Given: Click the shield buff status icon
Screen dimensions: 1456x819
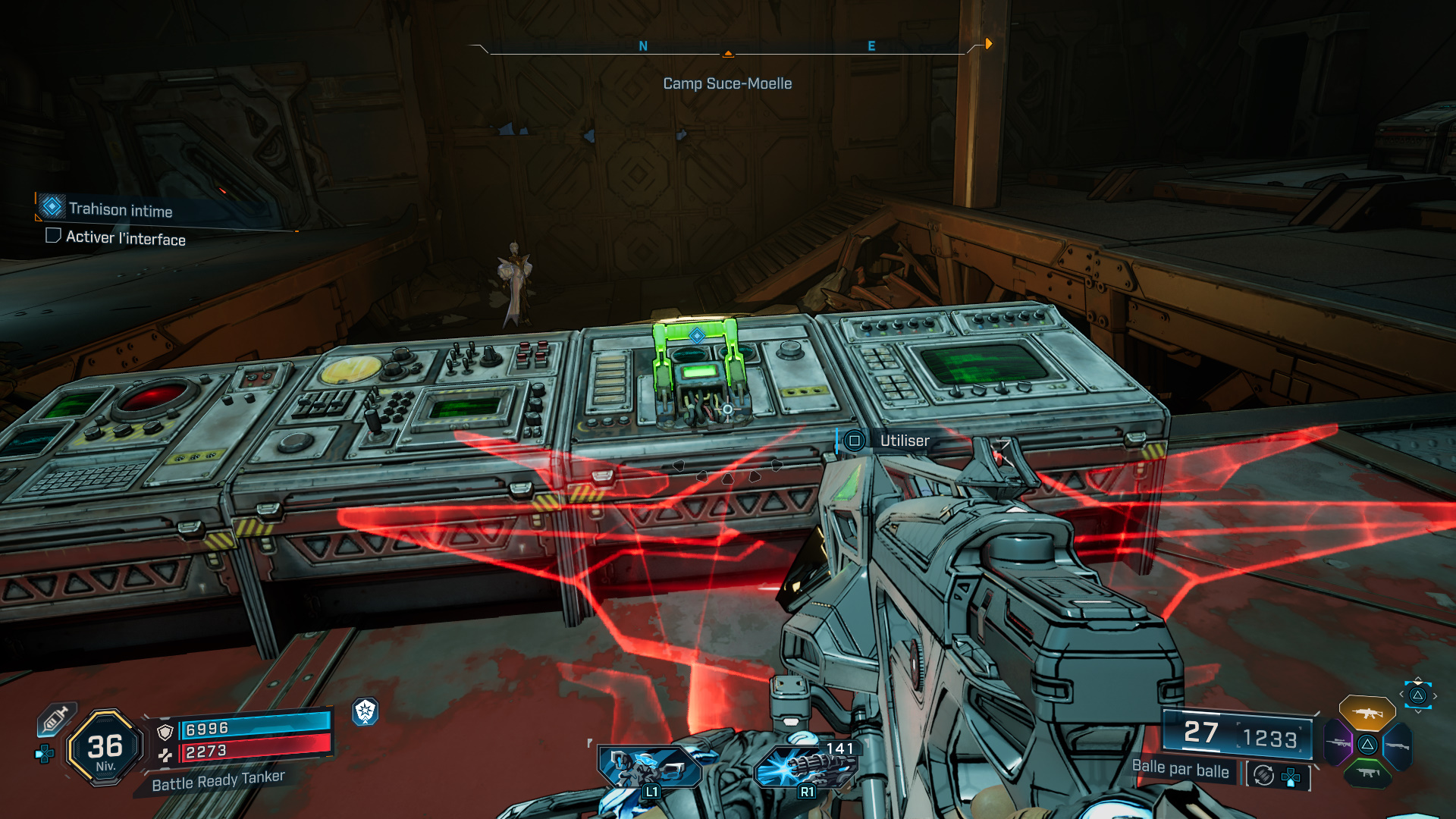Looking at the screenshot, I should (x=366, y=711).
